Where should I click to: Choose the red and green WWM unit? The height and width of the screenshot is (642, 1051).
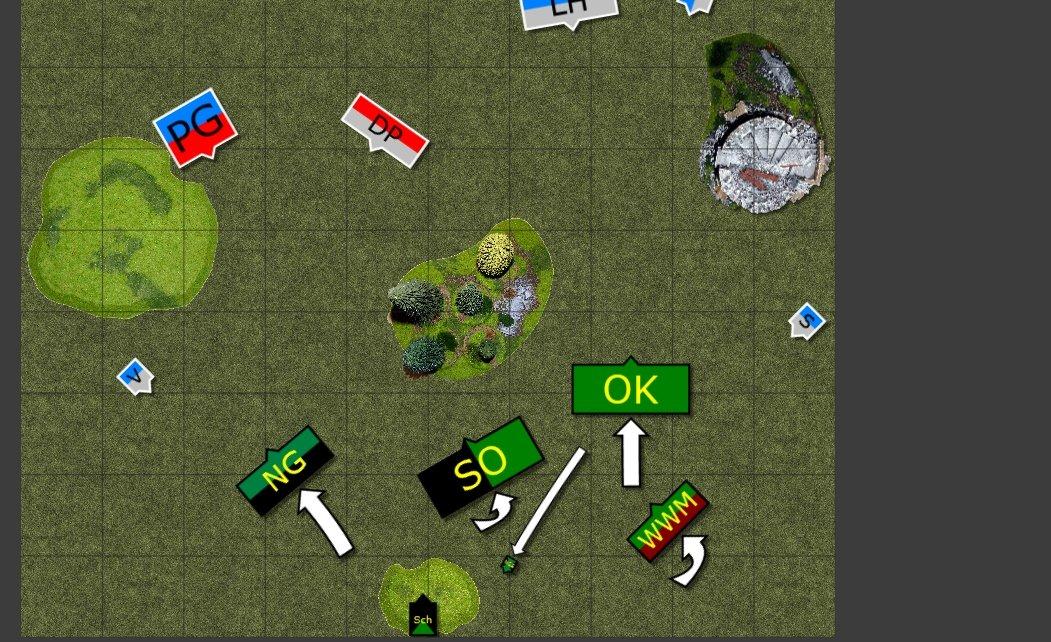tap(667, 521)
